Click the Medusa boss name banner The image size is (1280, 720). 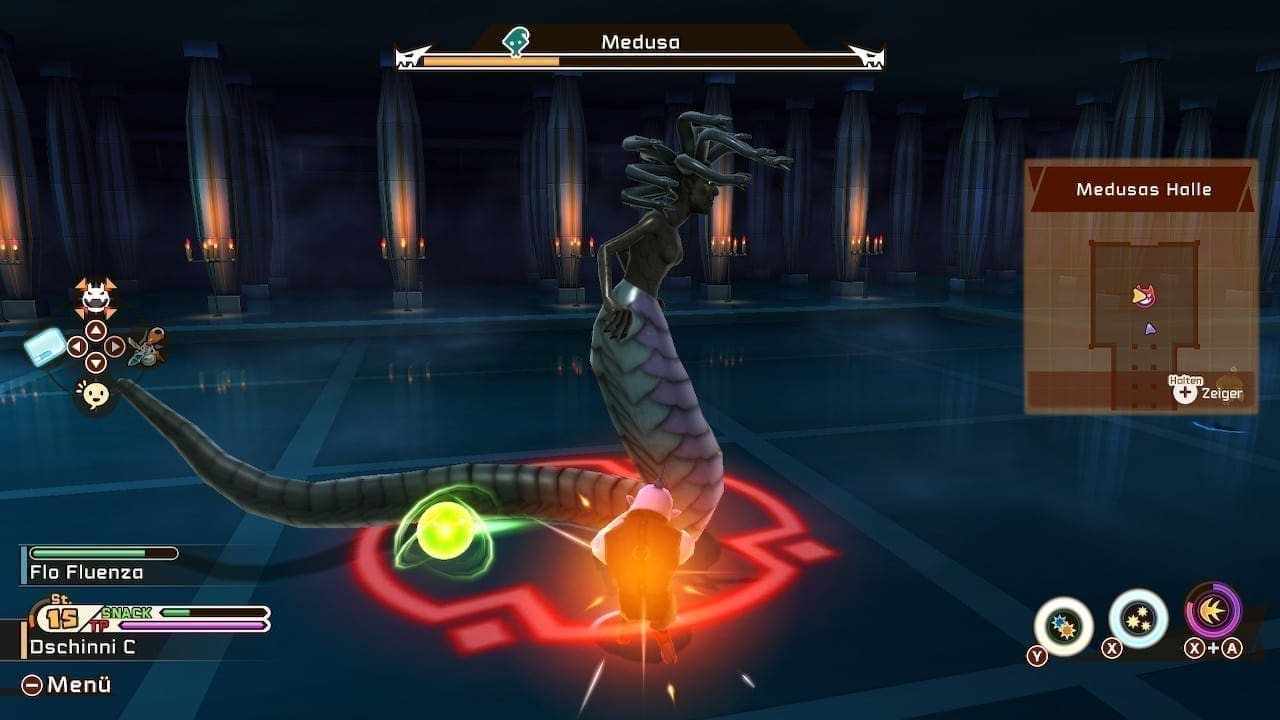[640, 42]
